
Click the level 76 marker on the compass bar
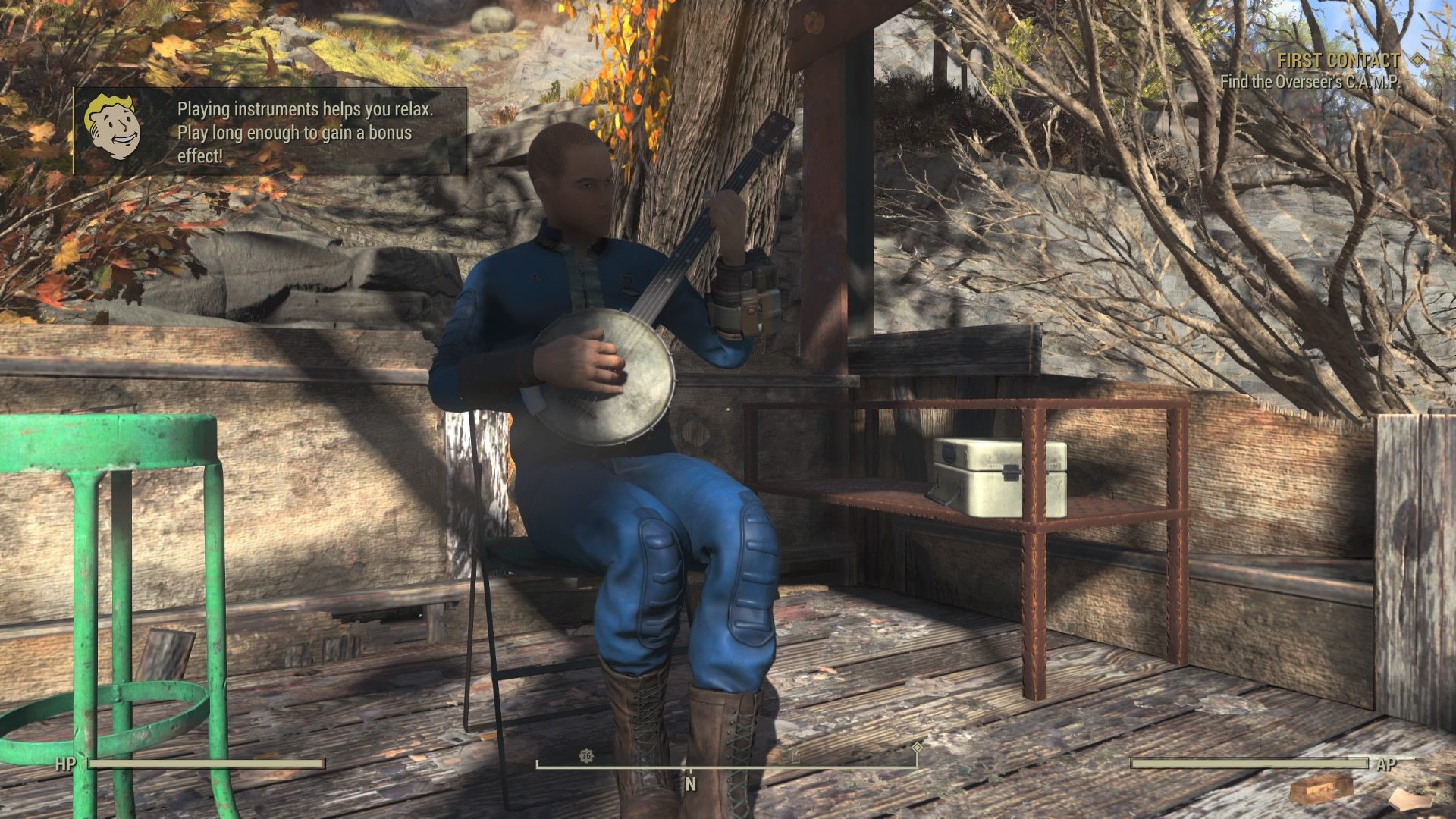pos(585,755)
